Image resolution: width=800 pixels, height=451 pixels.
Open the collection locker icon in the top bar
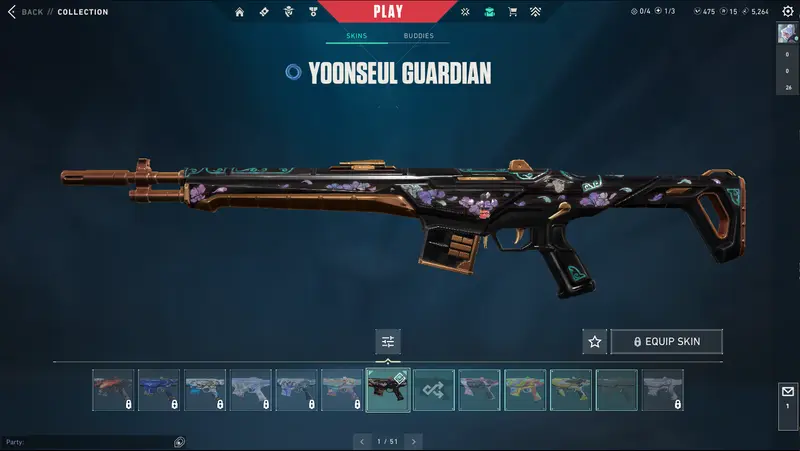pos(489,12)
